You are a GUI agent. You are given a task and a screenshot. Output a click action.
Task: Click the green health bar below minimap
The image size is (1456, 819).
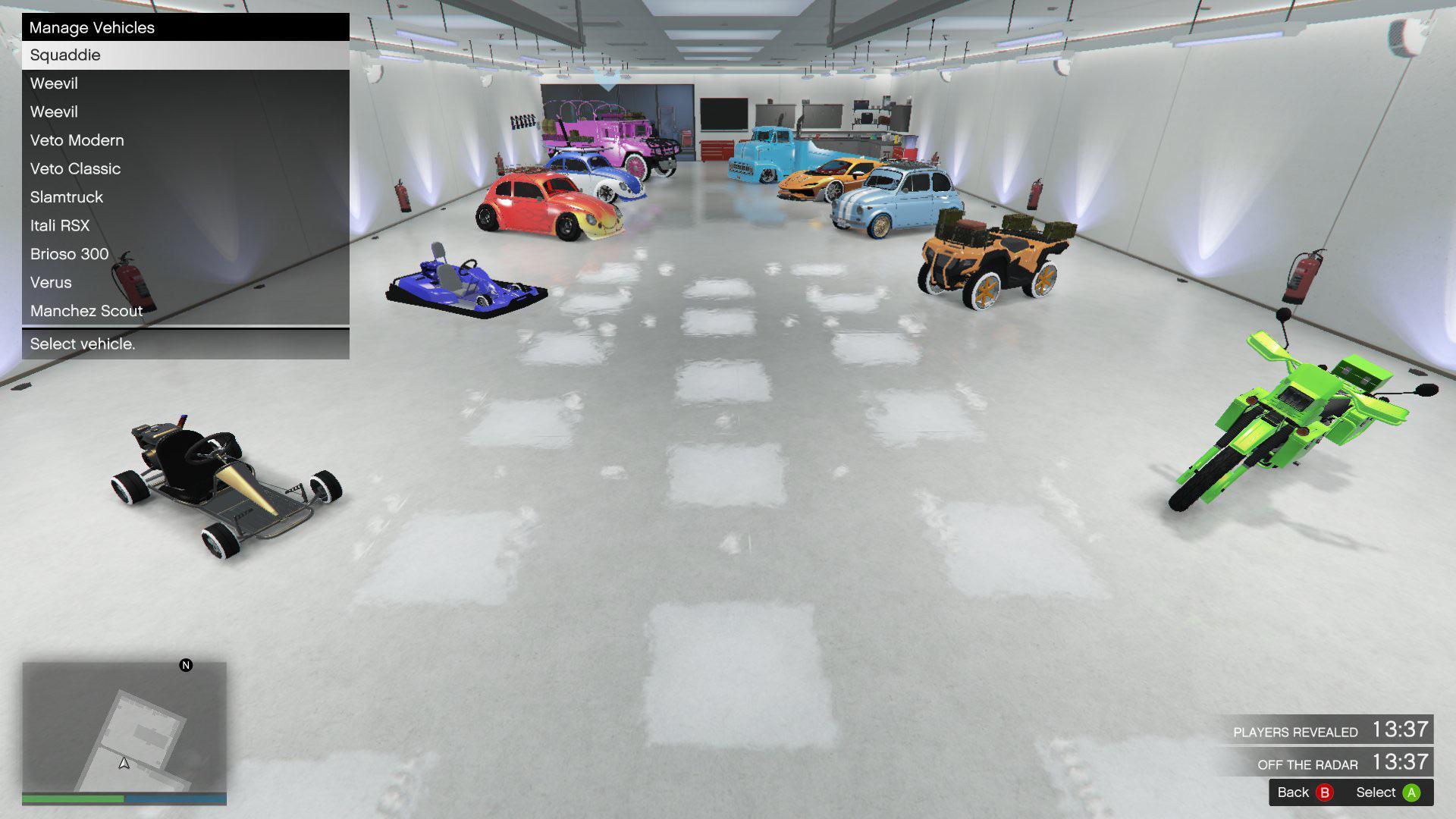[72, 799]
